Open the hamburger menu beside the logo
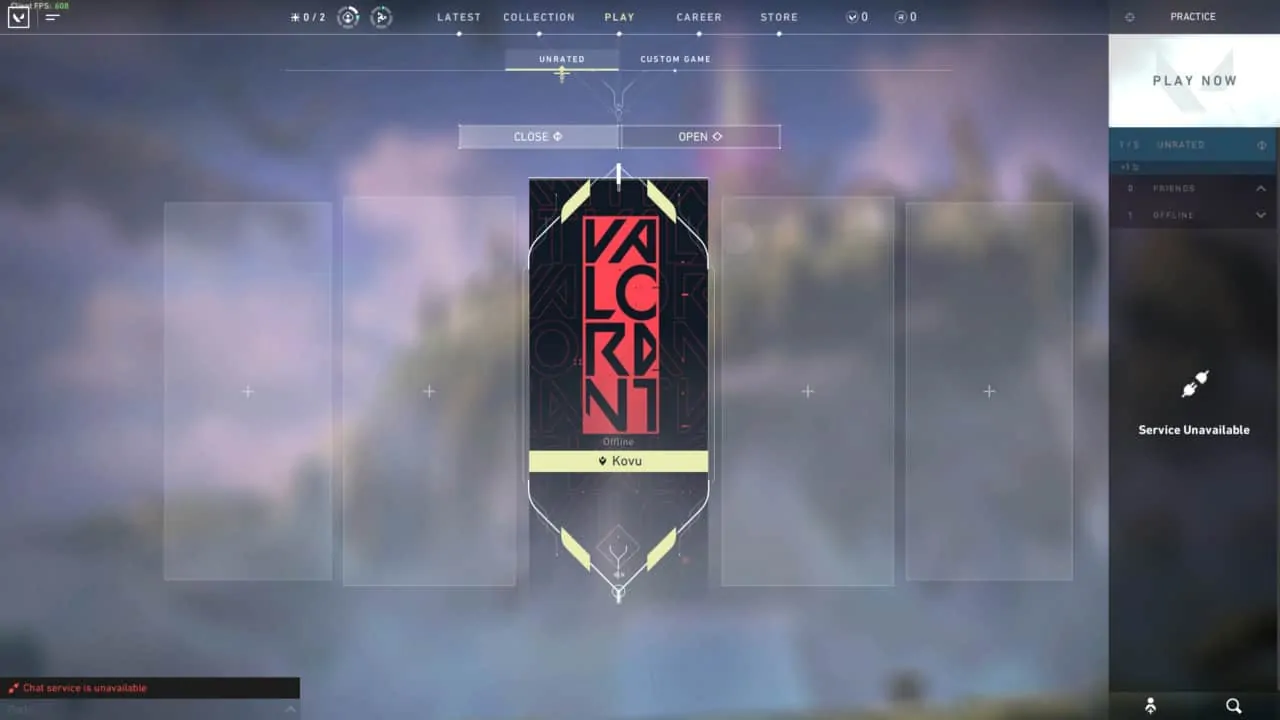This screenshot has height=720, width=1280. pos(51,17)
